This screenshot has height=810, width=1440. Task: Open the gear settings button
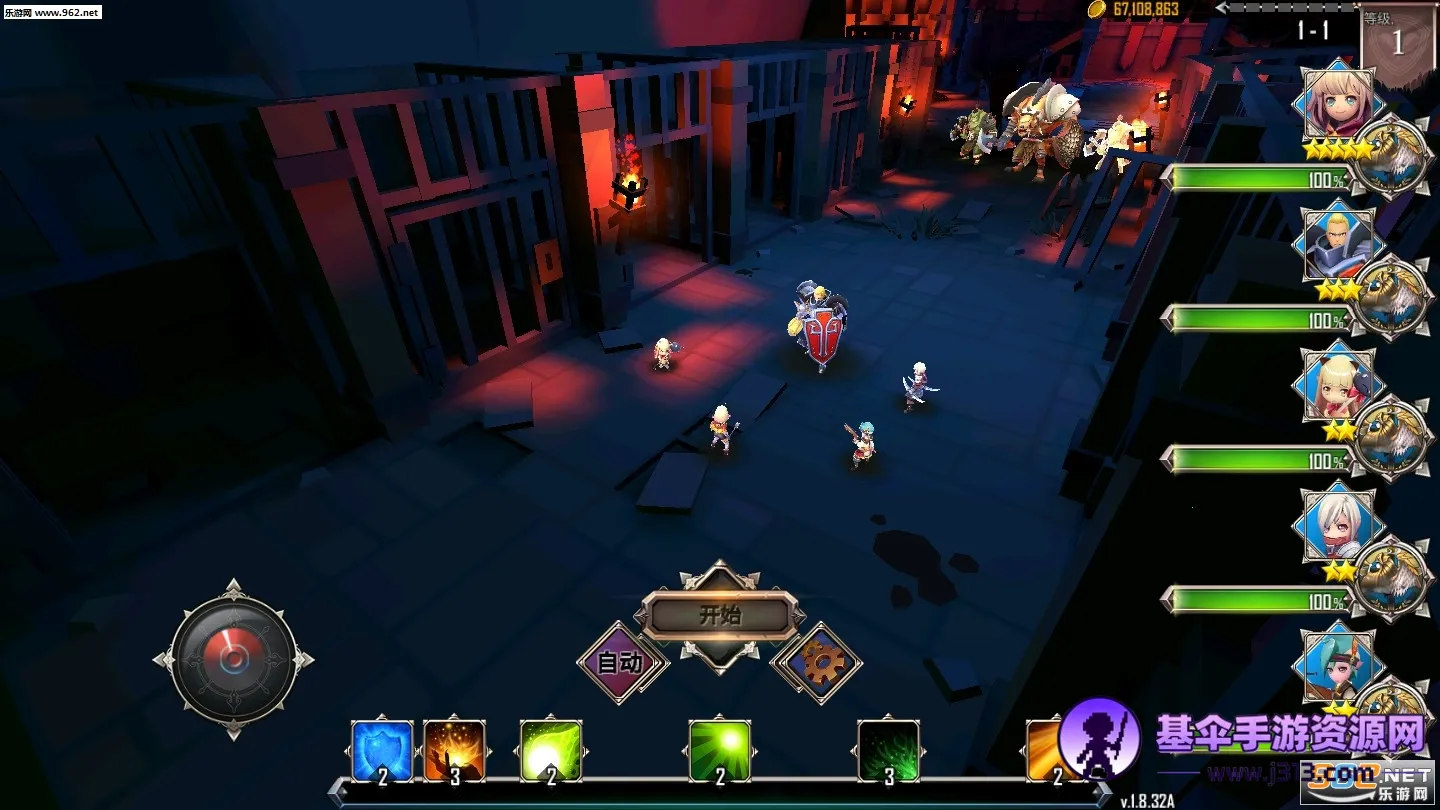coord(817,661)
